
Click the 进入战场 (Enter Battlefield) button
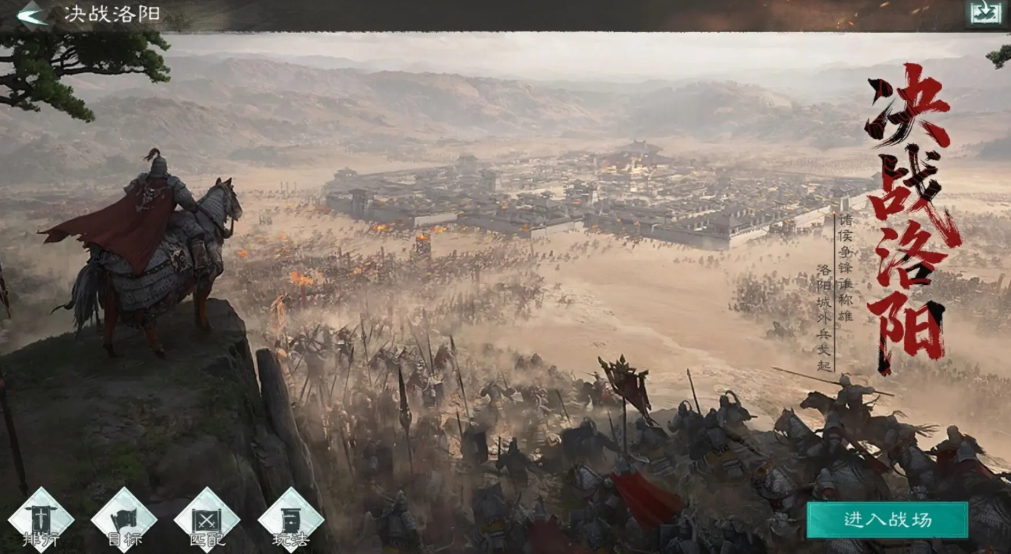[887, 519]
